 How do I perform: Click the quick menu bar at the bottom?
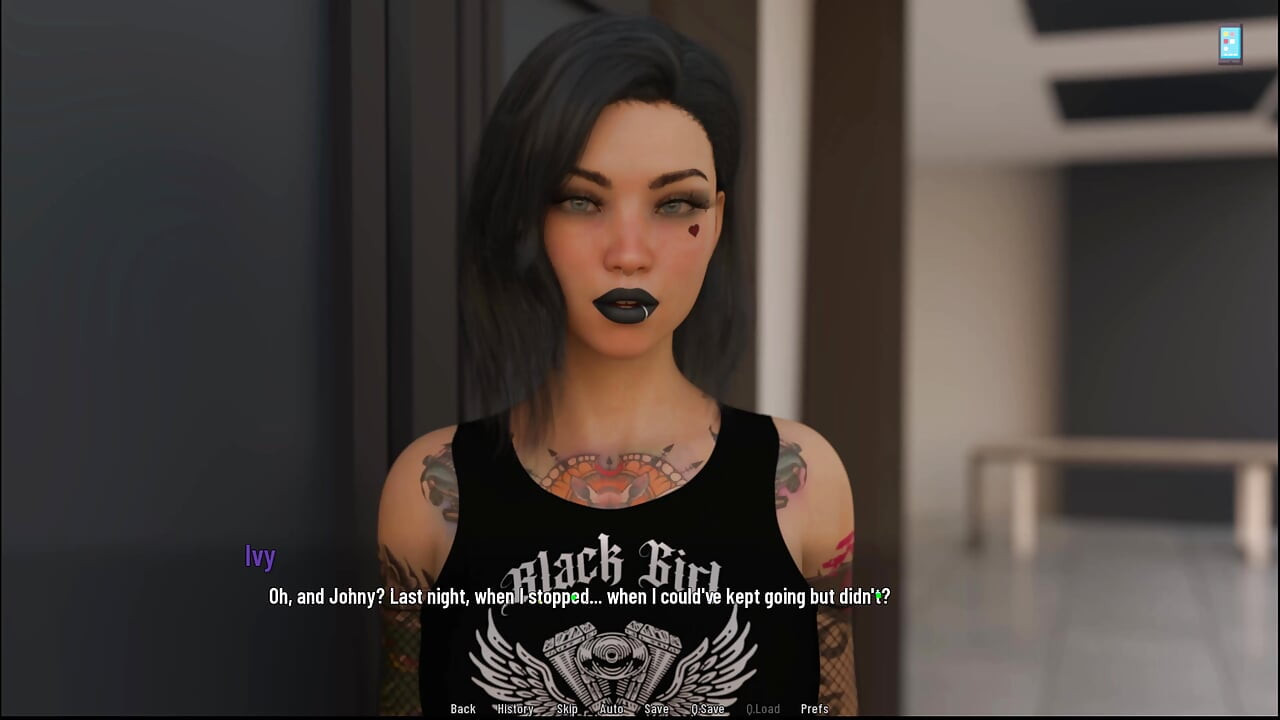(640, 709)
